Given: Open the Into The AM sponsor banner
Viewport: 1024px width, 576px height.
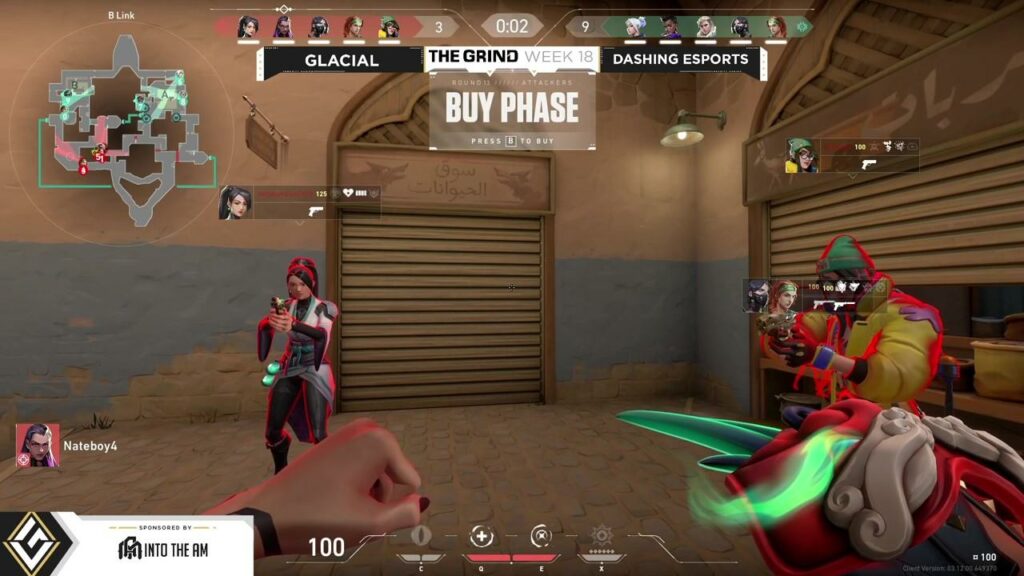Looking at the screenshot, I should (x=165, y=545).
